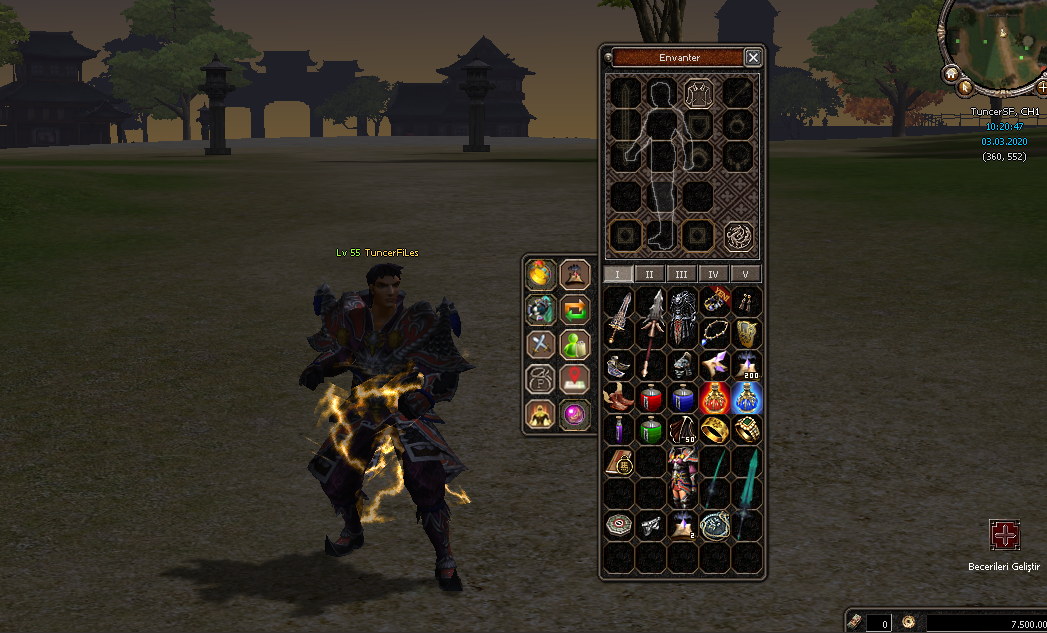Viewport: 1047px width, 633px height.
Task: Click the crossed swords side-menu icon
Action: [x=541, y=344]
